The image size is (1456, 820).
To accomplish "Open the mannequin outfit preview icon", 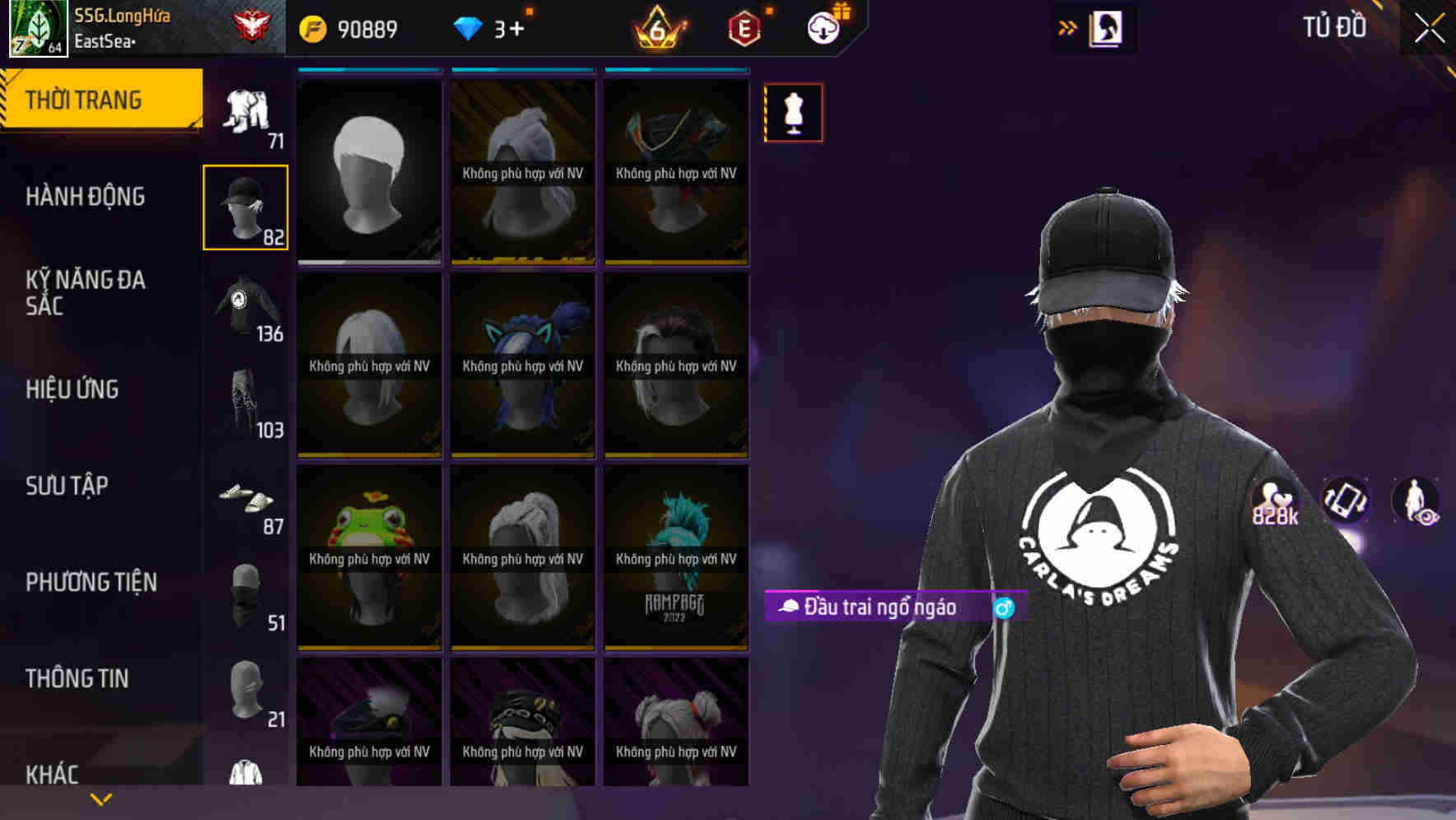I will (x=792, y=113).
